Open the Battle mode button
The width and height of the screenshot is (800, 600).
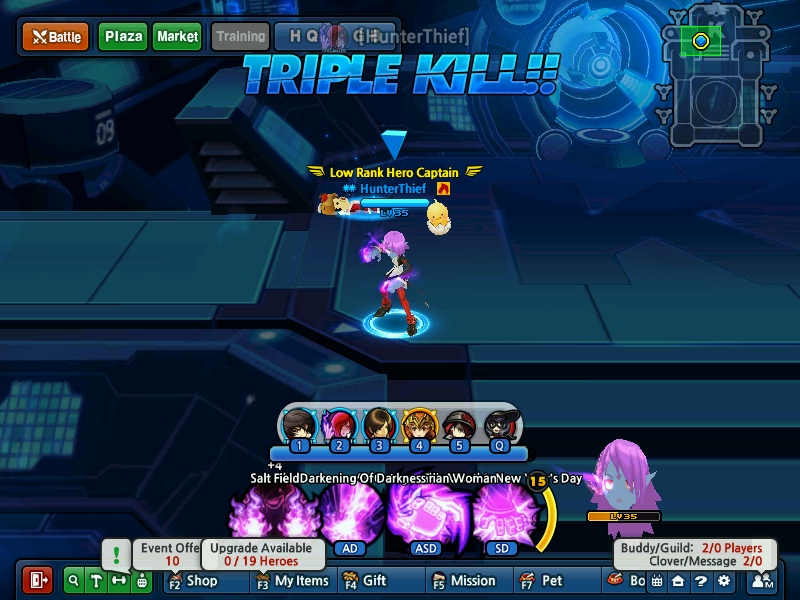click(56, 37)
